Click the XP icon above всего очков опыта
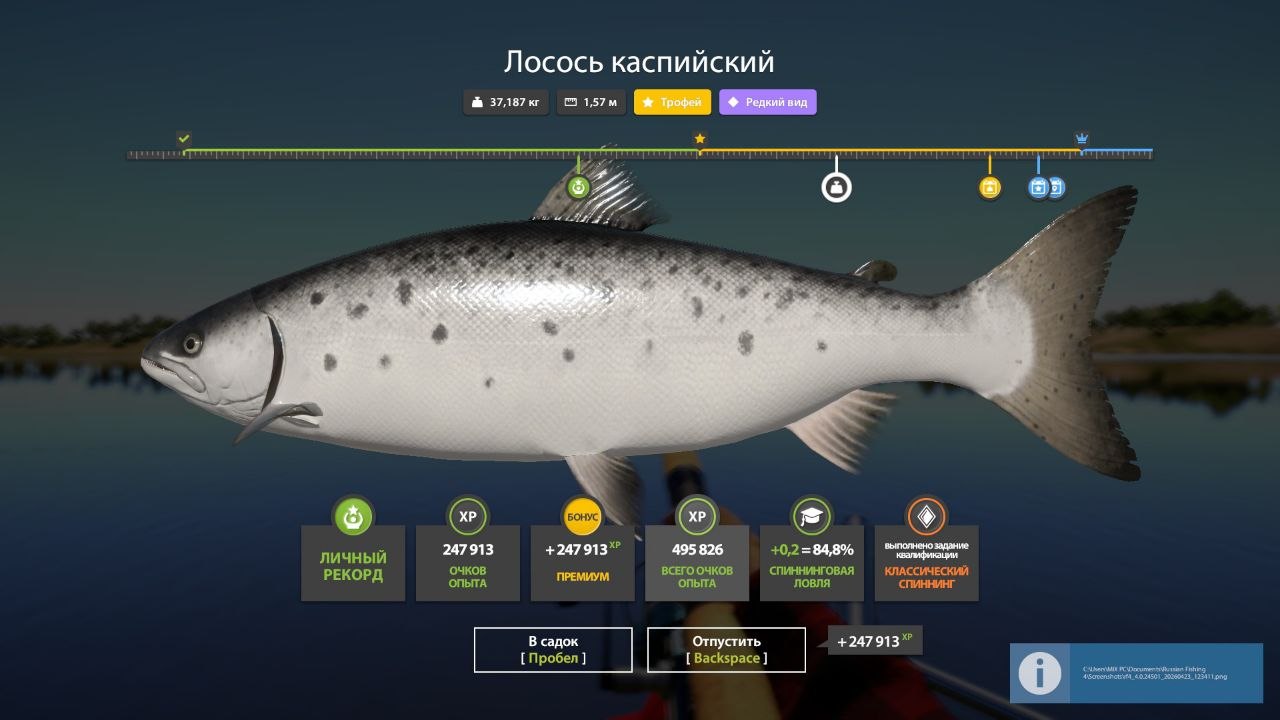This screenshot has height=720, width=1280. tap(698, 518)
